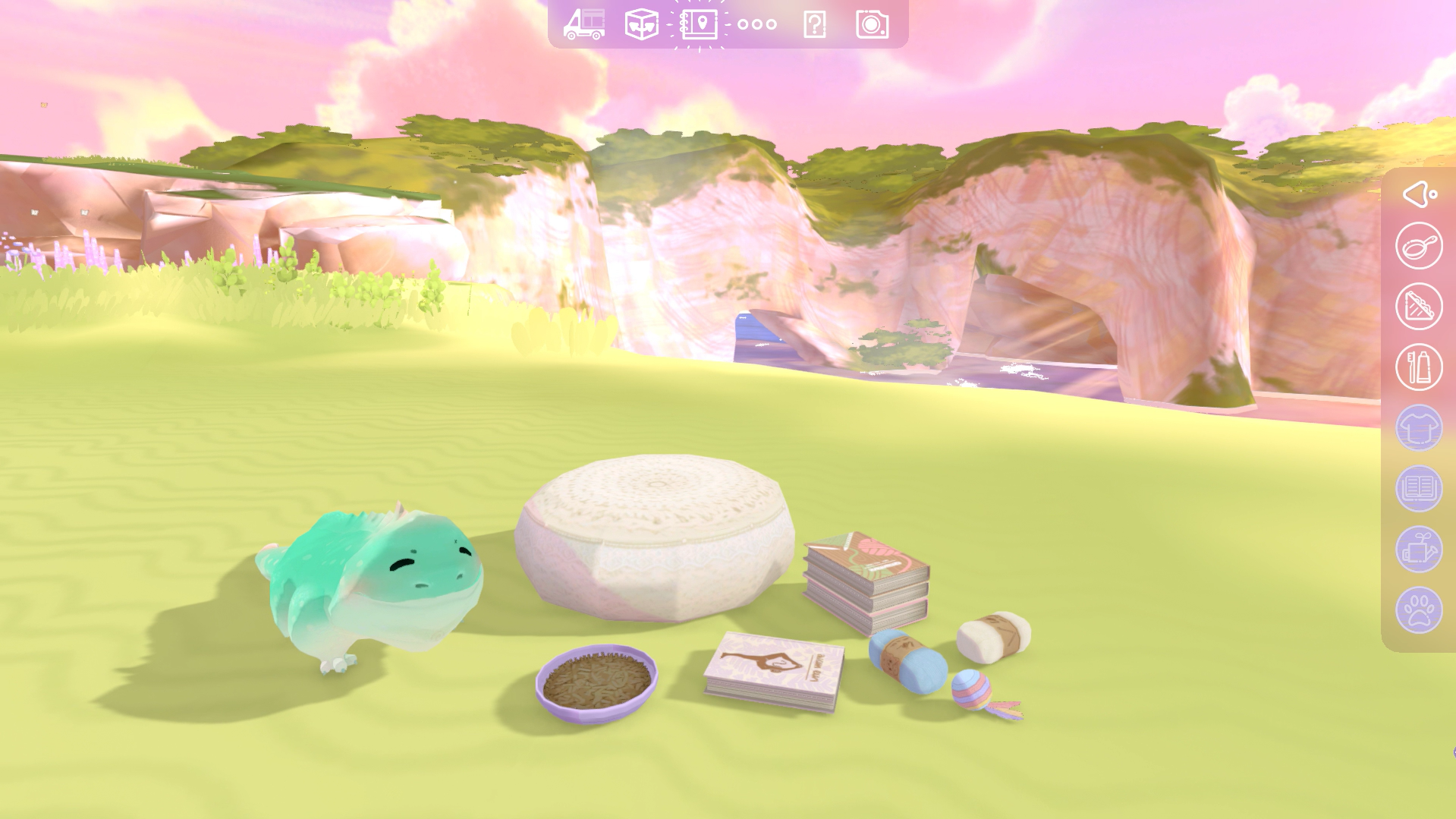The width and height of the screenshot is (1456, 819).
Task: Open the glowing map journal
Action: [699, 24]
